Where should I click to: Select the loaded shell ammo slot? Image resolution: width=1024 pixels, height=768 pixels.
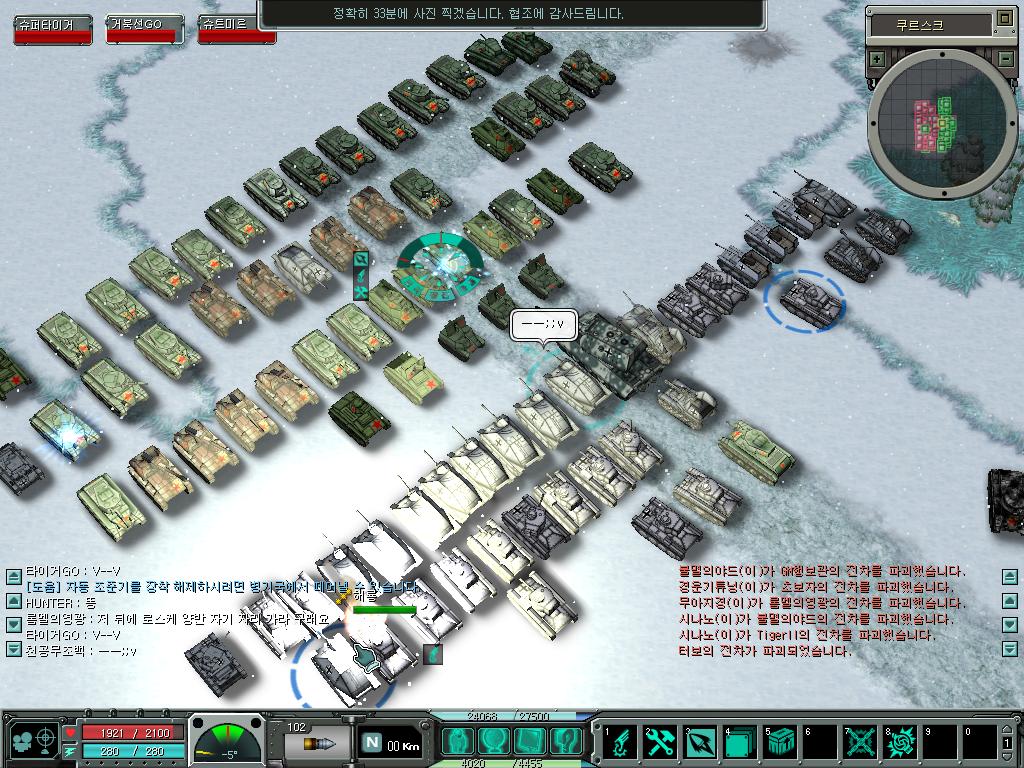[x=316, y=743]
